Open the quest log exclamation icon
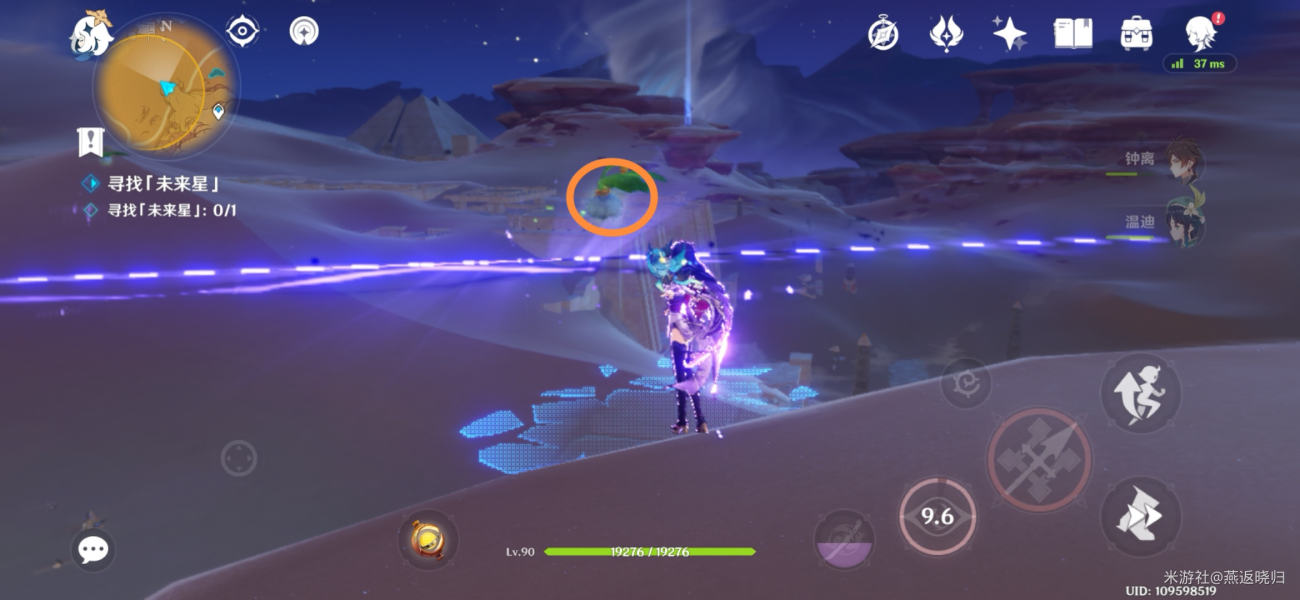The image size is (1300, 600). click(91, 143)
